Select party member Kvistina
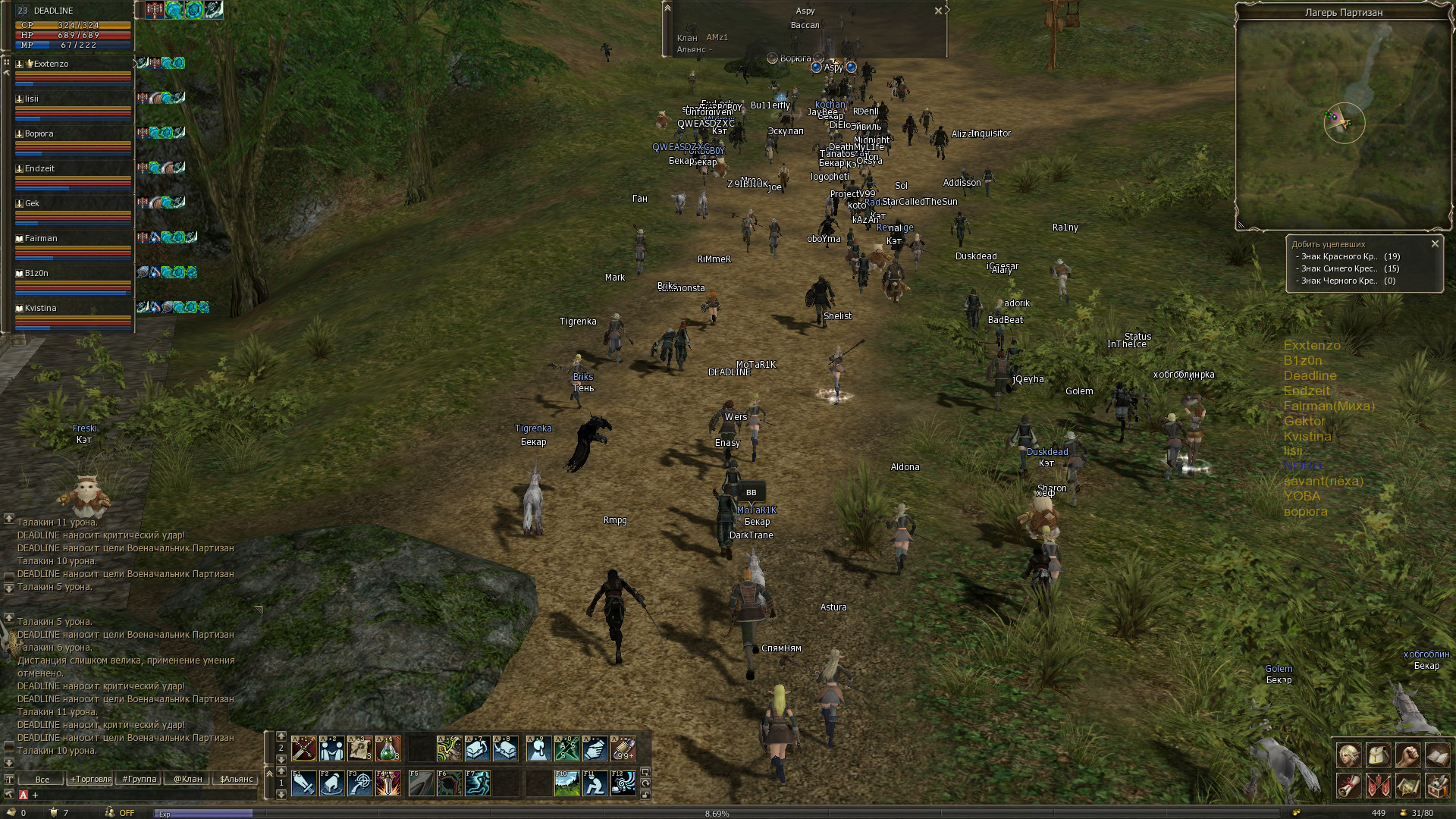Viewport: 1456px width, 819px height. (41, 308)
